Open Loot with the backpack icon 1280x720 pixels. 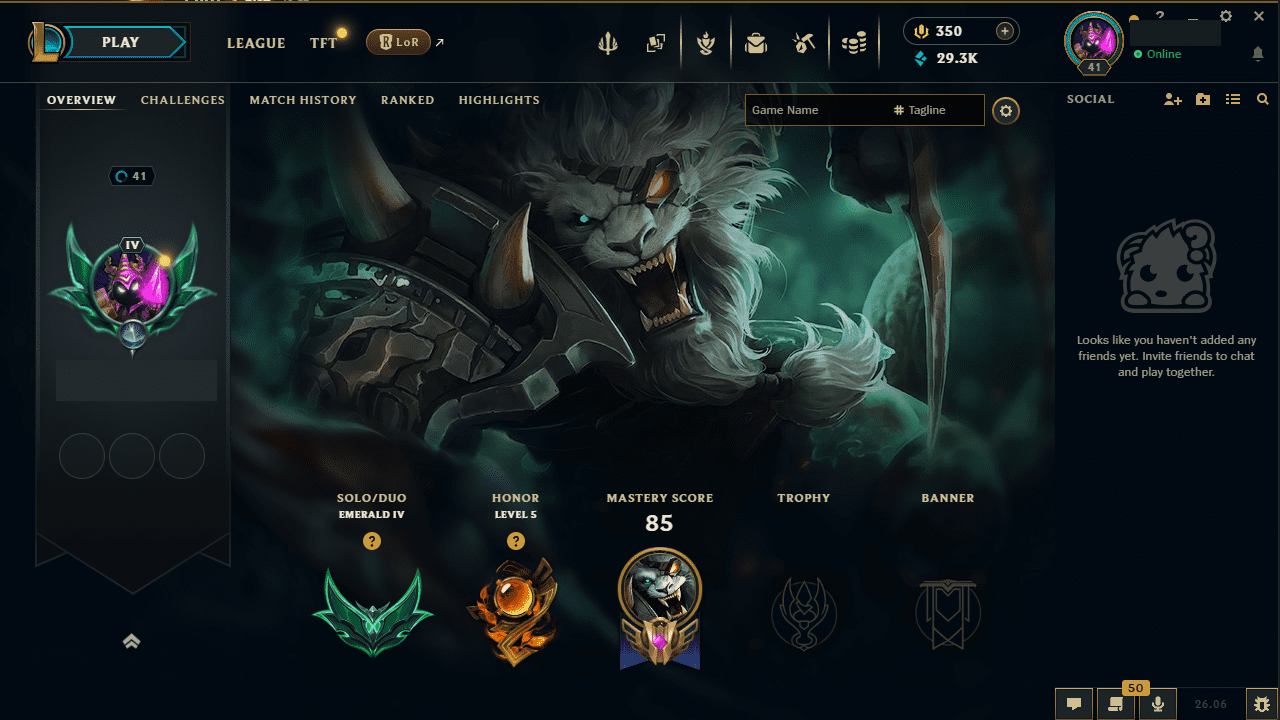(x=756, y=42)
